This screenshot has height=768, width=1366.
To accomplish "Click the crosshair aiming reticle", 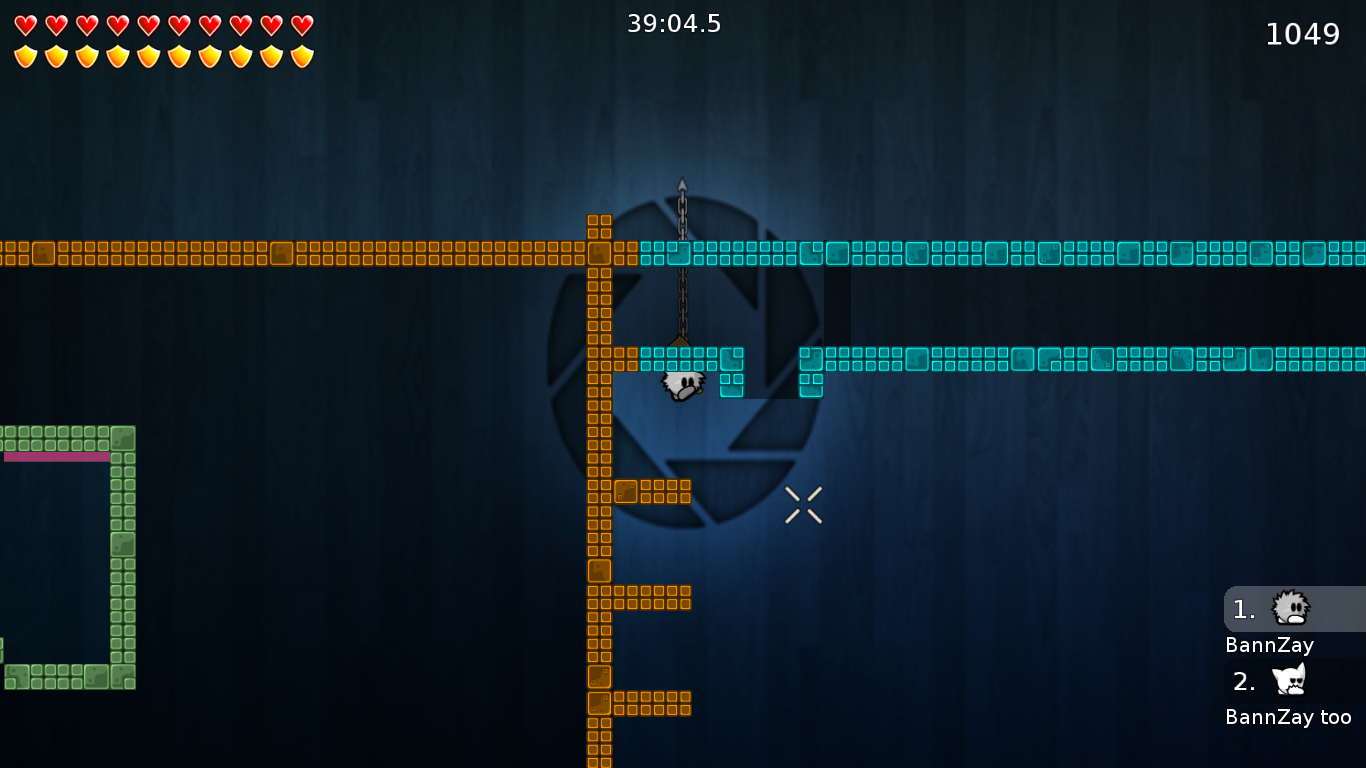I will click(x=804, y=504).
